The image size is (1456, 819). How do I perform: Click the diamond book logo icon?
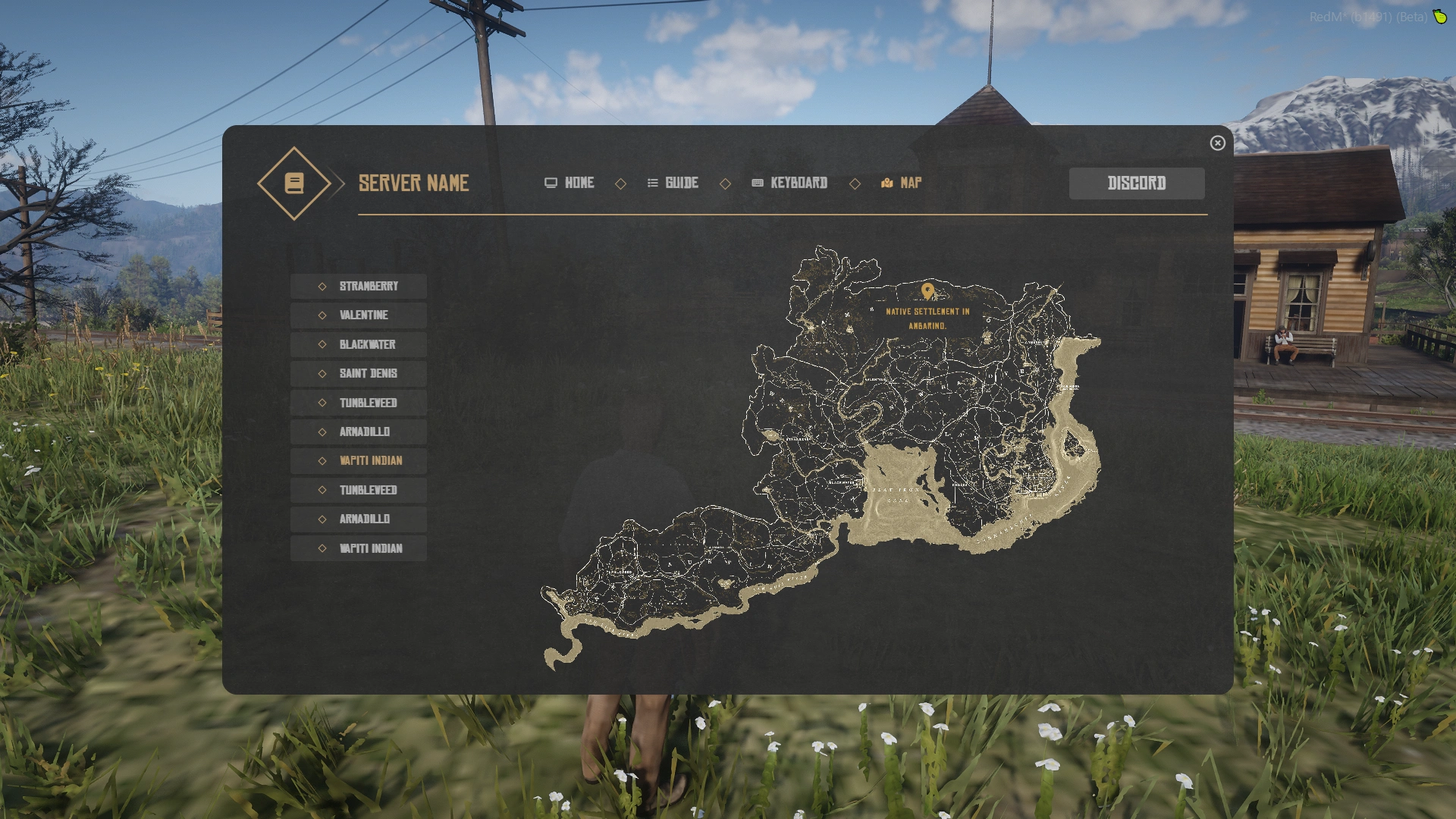(294, 184)
